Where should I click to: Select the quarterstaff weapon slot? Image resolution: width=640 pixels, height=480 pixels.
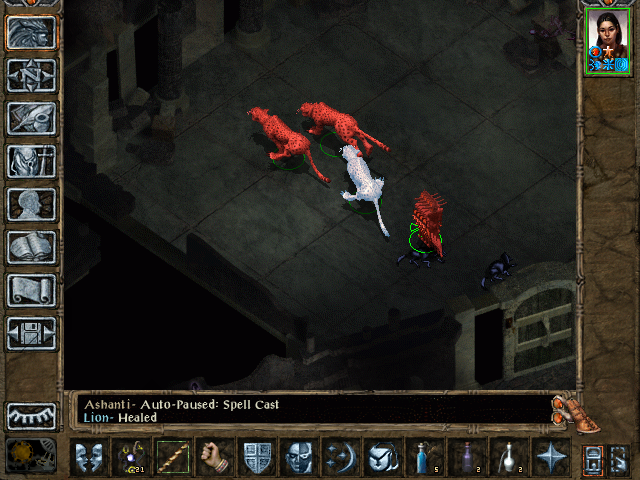point(173,457)
